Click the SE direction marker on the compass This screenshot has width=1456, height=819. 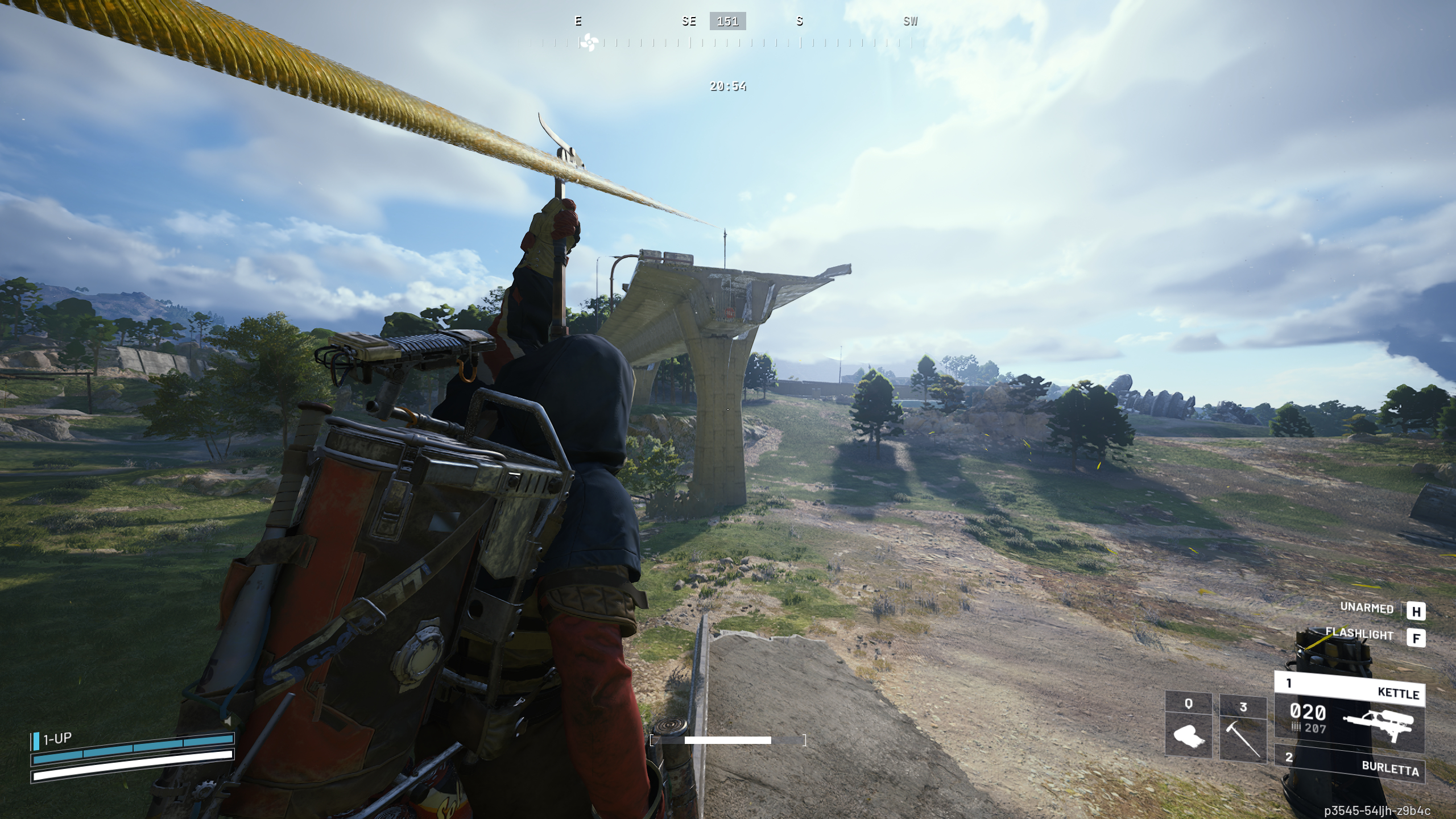pyautogui.click(x=689, y=21)
